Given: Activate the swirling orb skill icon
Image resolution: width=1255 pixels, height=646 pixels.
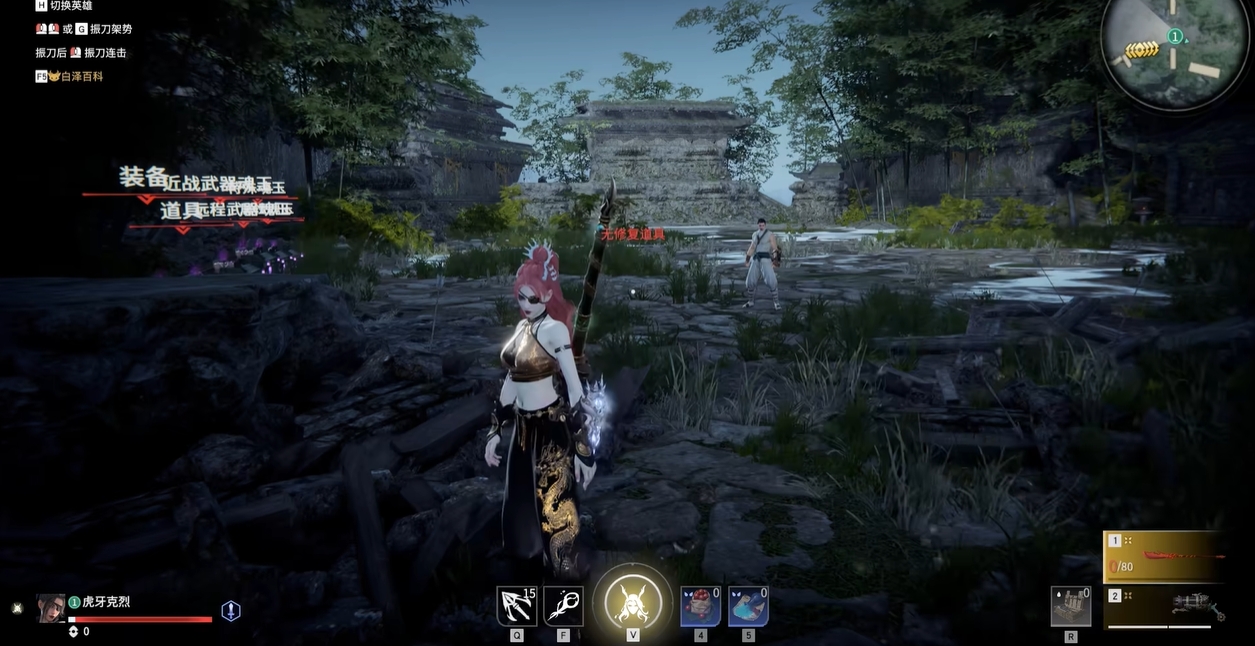Looking at the screenshot, I should pyautogui.click(x=563, y=606).
